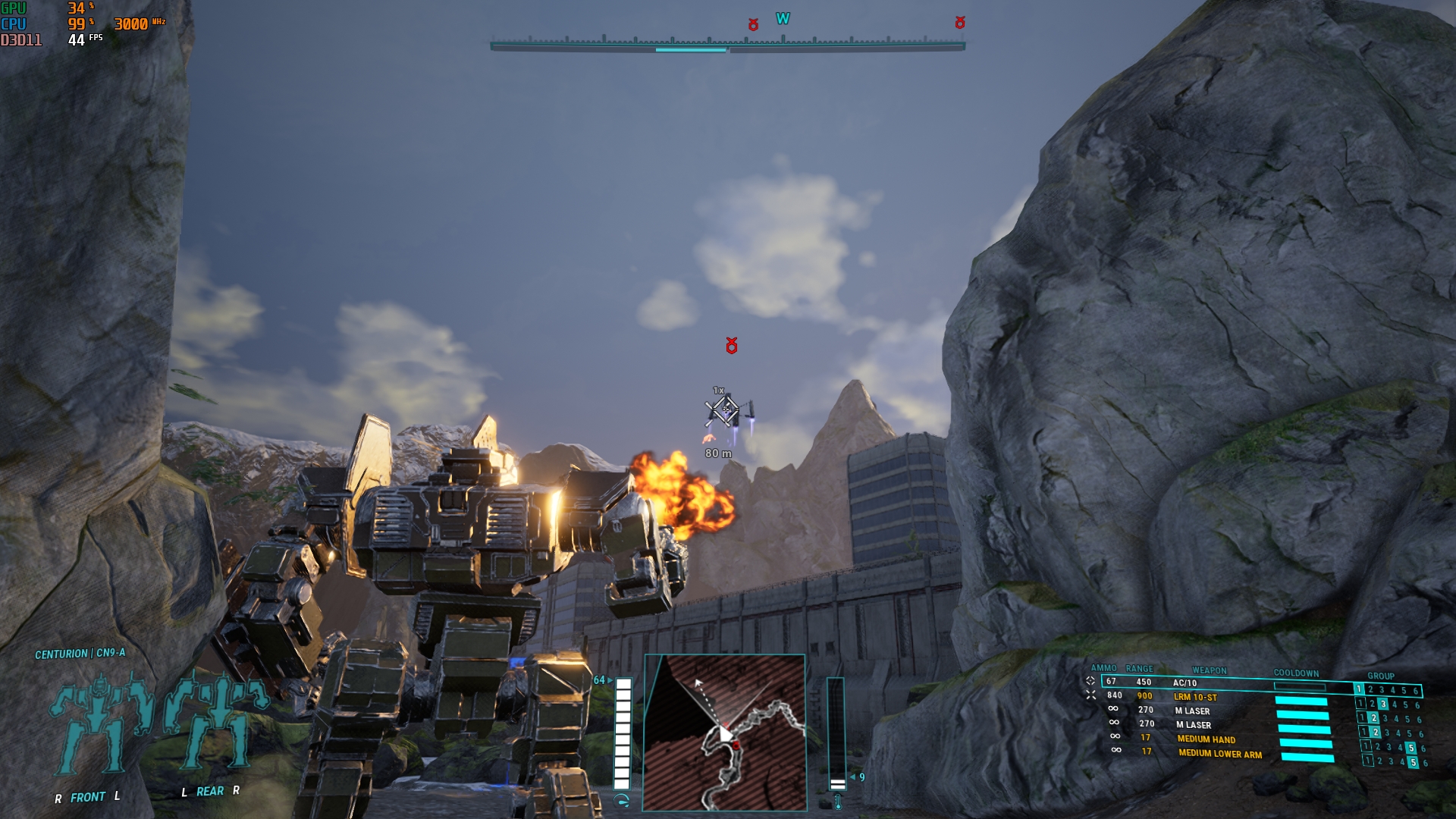Click the heat level gauge
The width and height of the screenshot is (1456, 819).
(x=836, y=733)
